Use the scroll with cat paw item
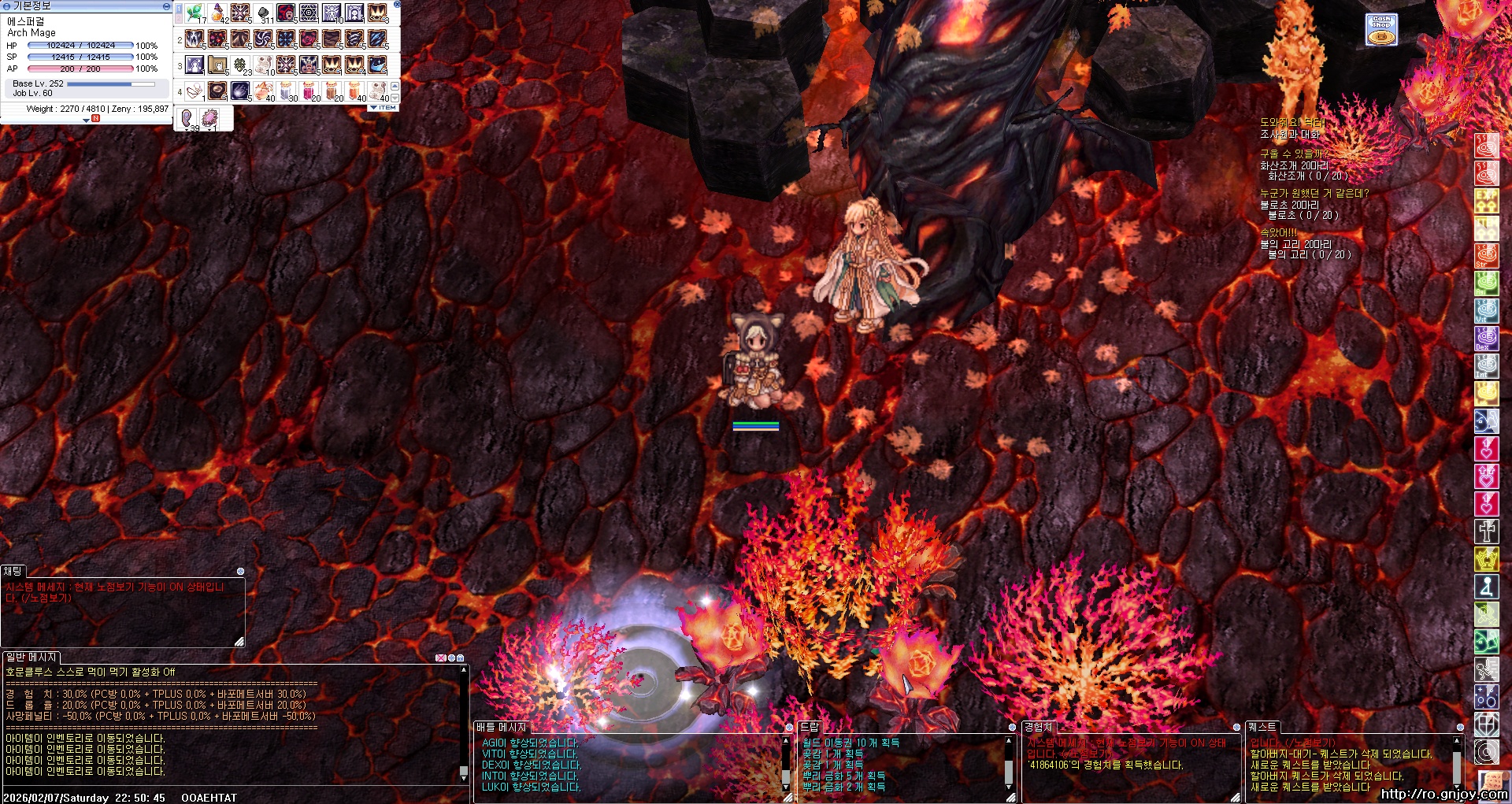1512x804 pixels. coord(217,65)
